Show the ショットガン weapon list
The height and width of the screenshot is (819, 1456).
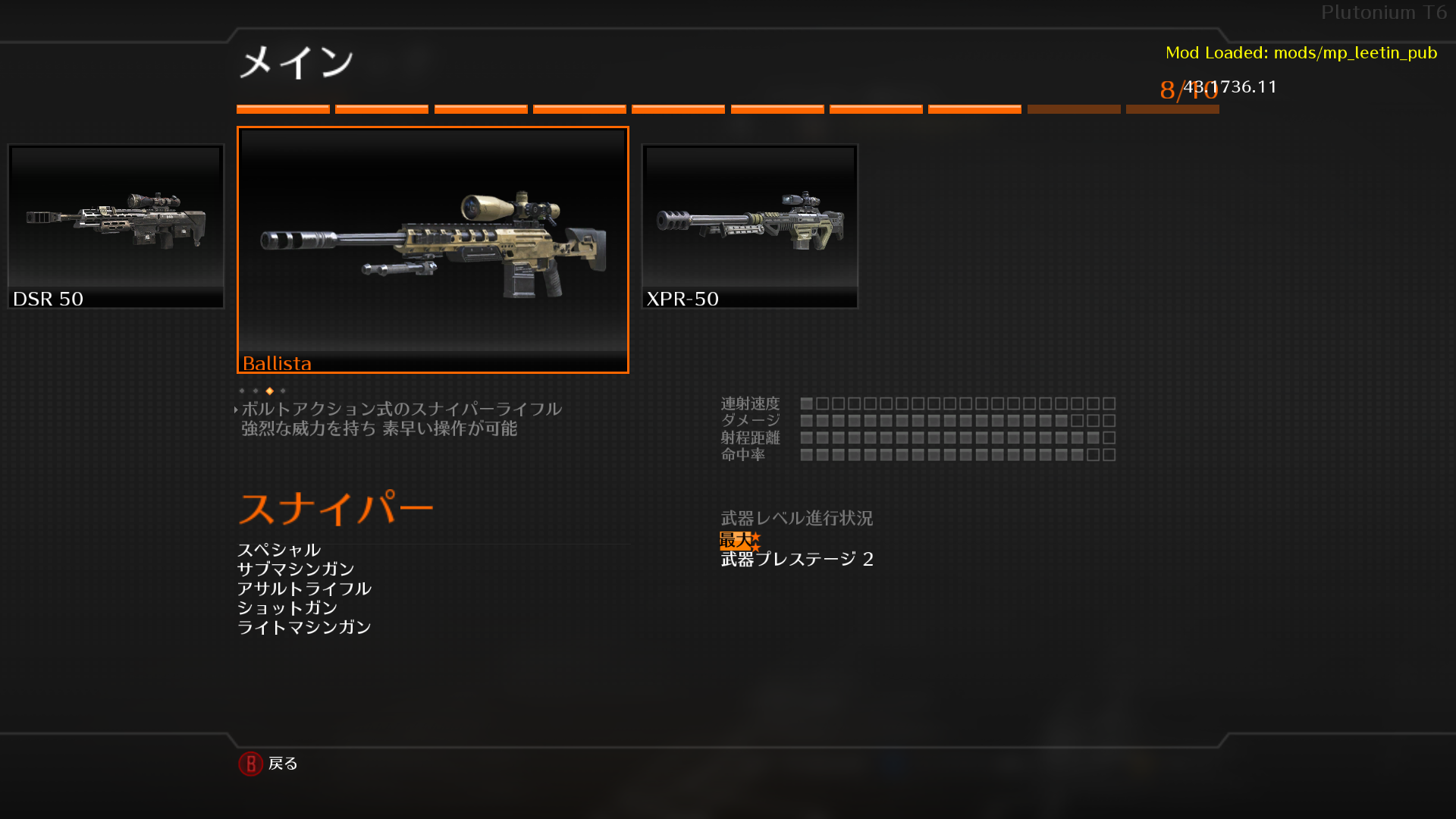pos(287,607)
